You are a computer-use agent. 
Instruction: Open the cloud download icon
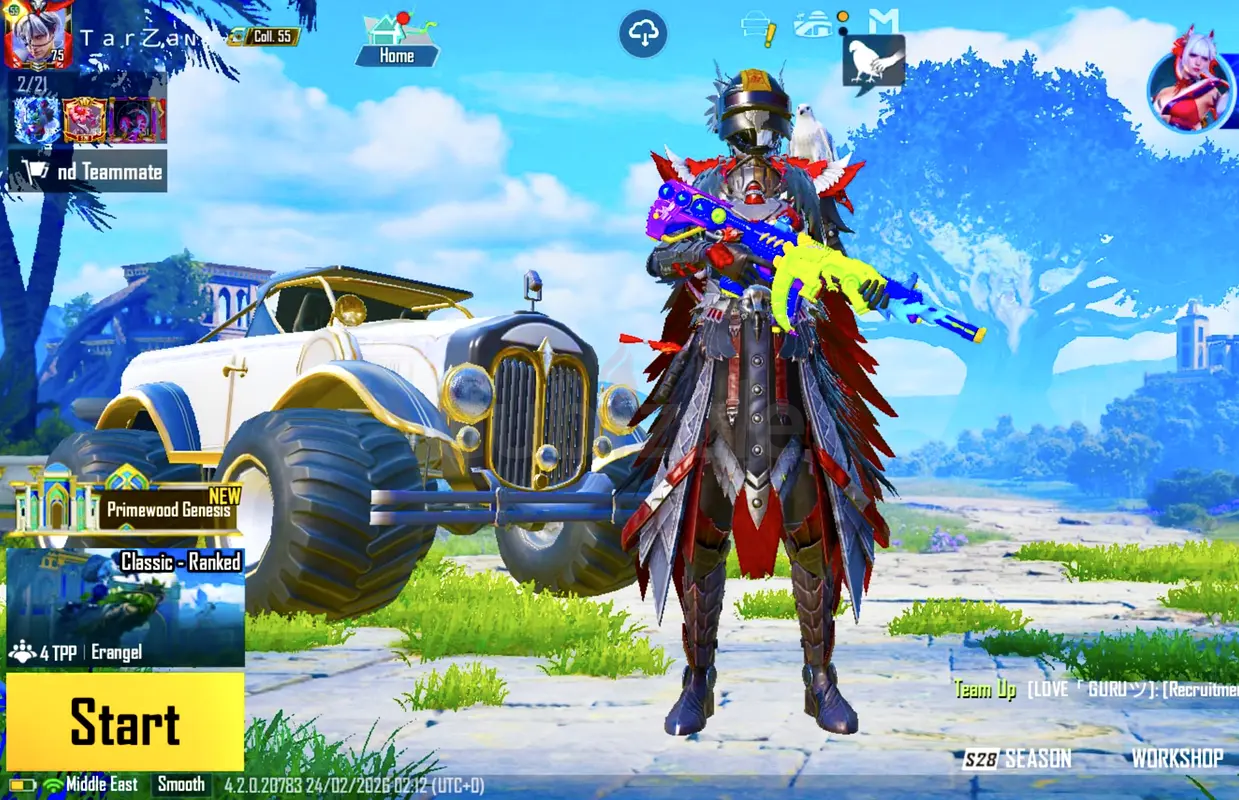[x=643, y=35]
